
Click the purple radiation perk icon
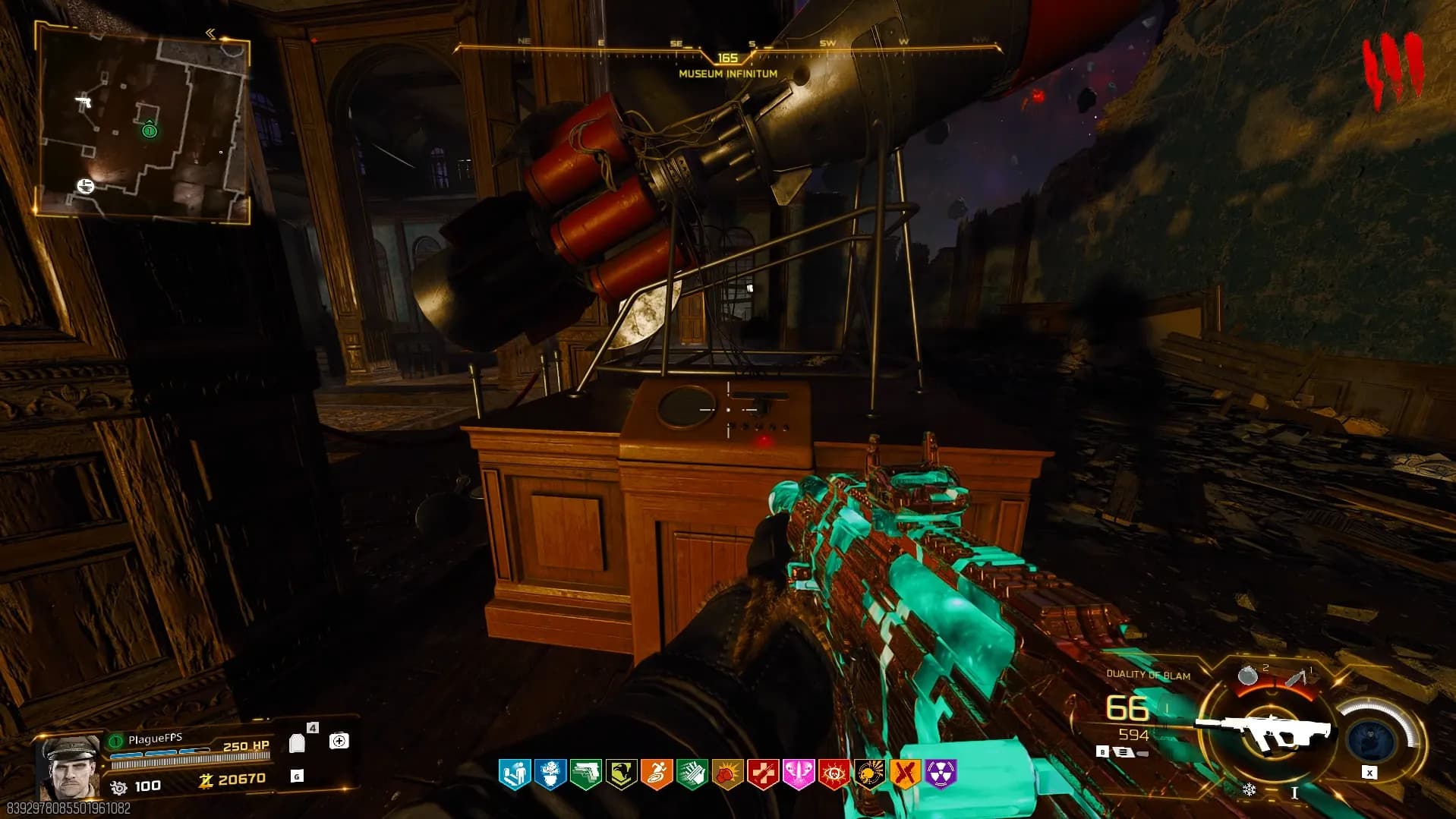tap(941, 773)
